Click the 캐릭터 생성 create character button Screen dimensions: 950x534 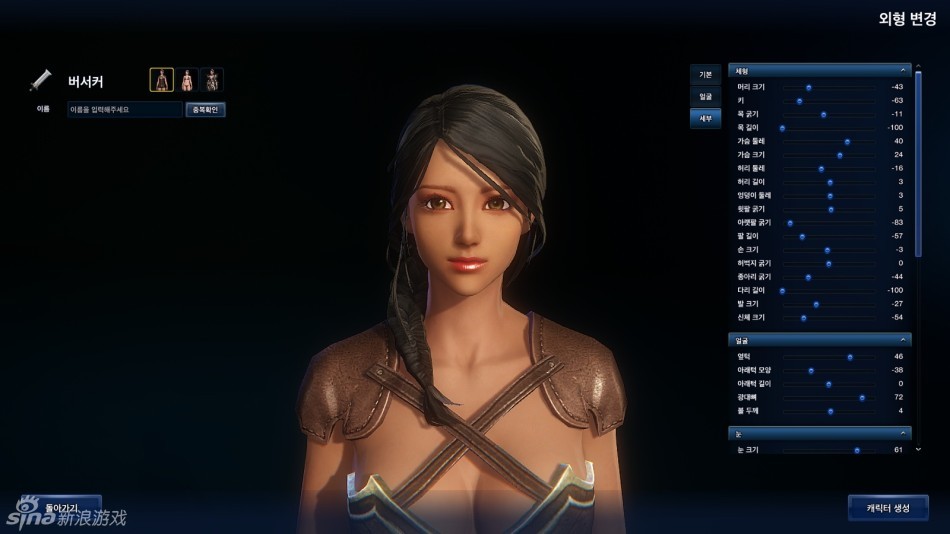click(887, 508)
